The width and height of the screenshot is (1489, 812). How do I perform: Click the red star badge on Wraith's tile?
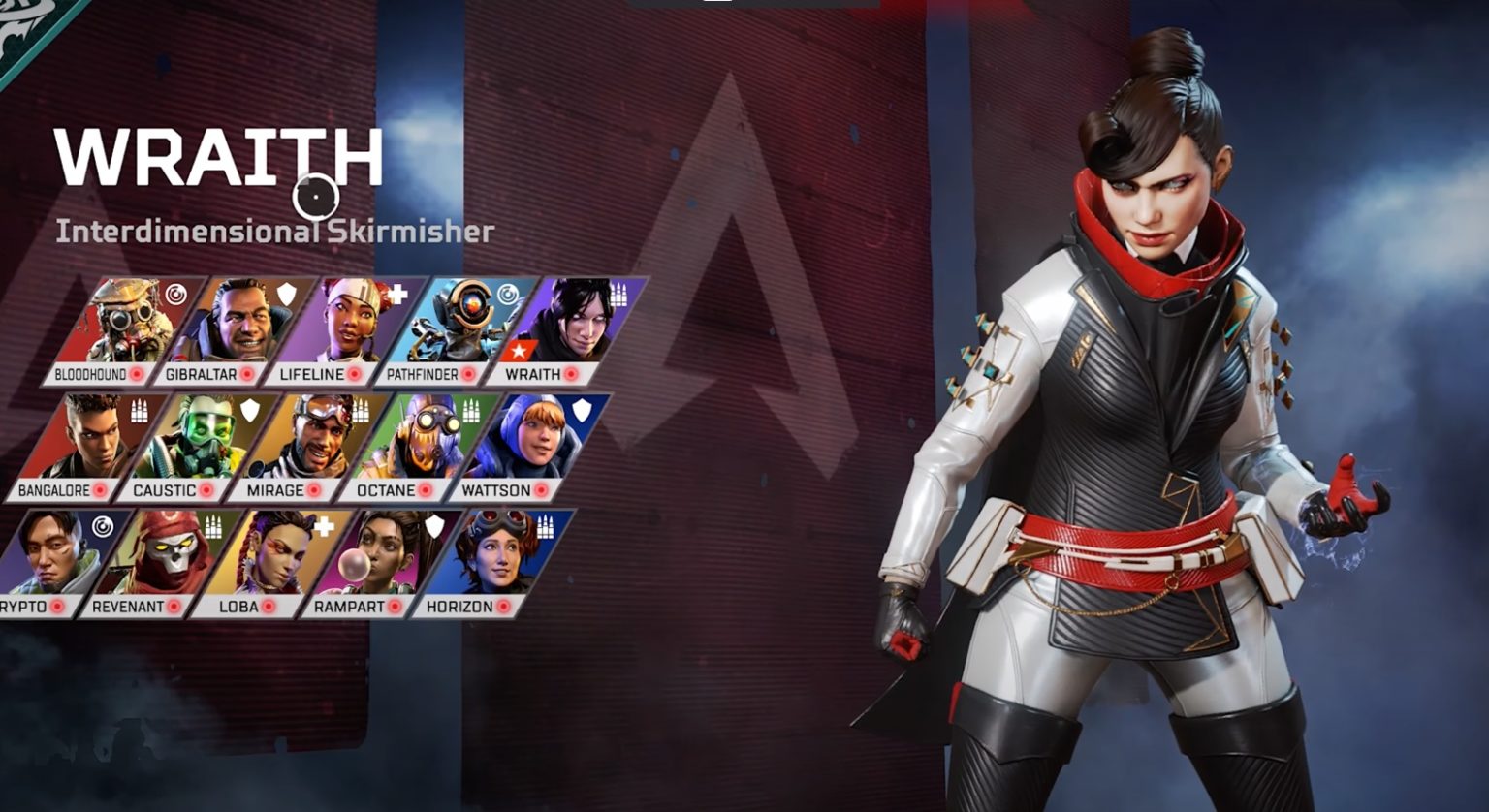(519, 350)
